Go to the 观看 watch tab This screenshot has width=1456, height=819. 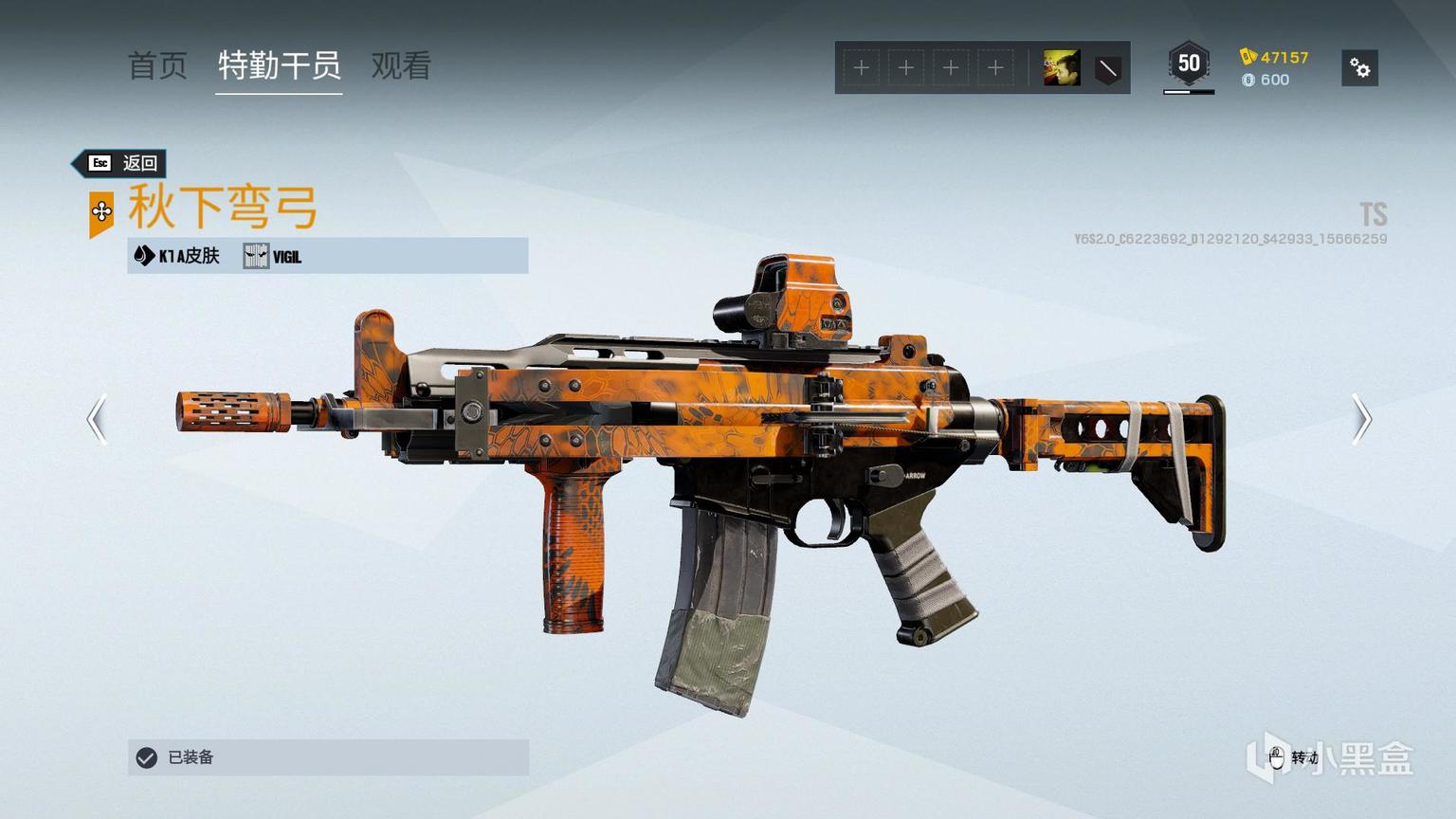(401, 65)
